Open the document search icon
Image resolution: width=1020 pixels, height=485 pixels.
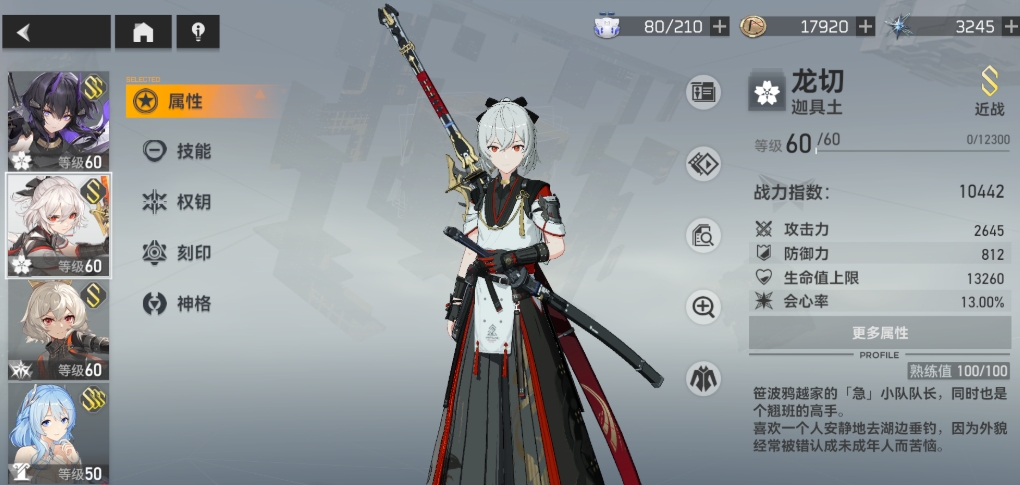point(703,236)
